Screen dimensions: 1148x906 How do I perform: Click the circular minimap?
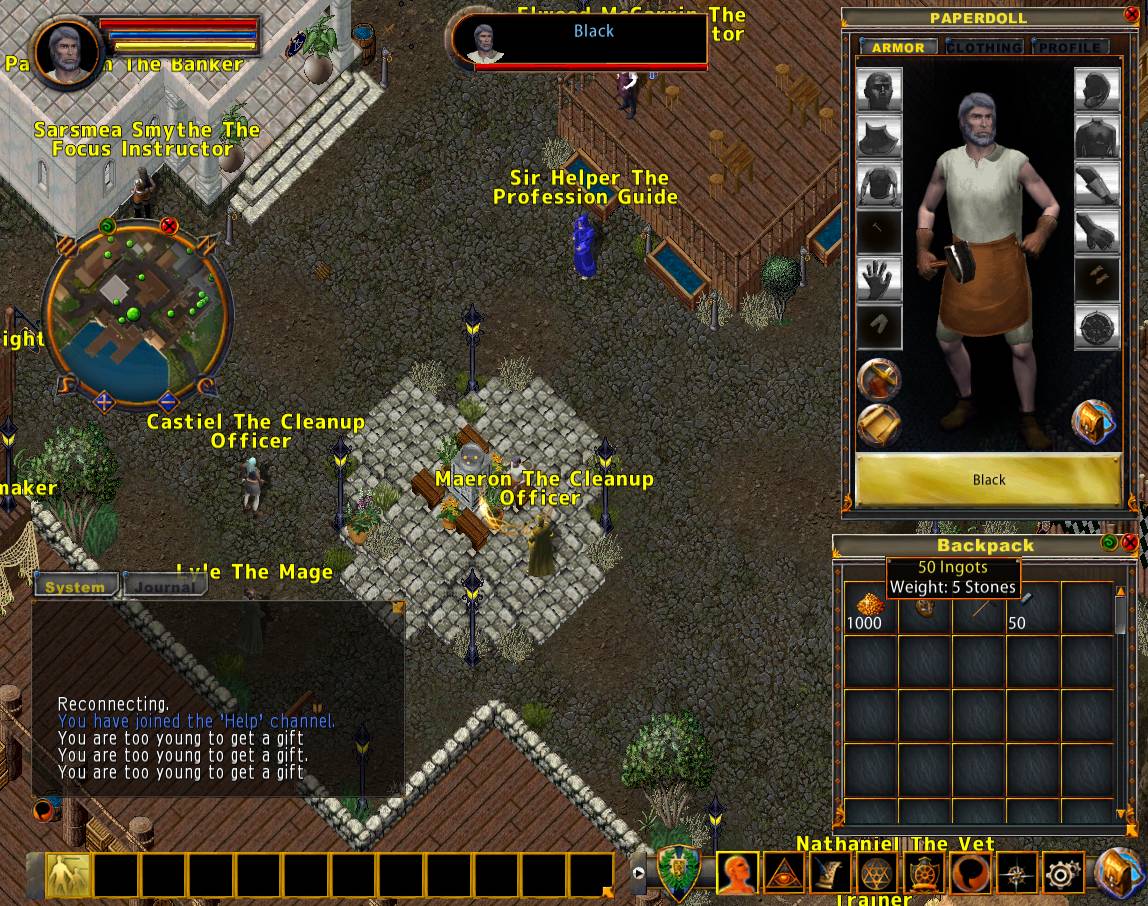click(137, 315)
